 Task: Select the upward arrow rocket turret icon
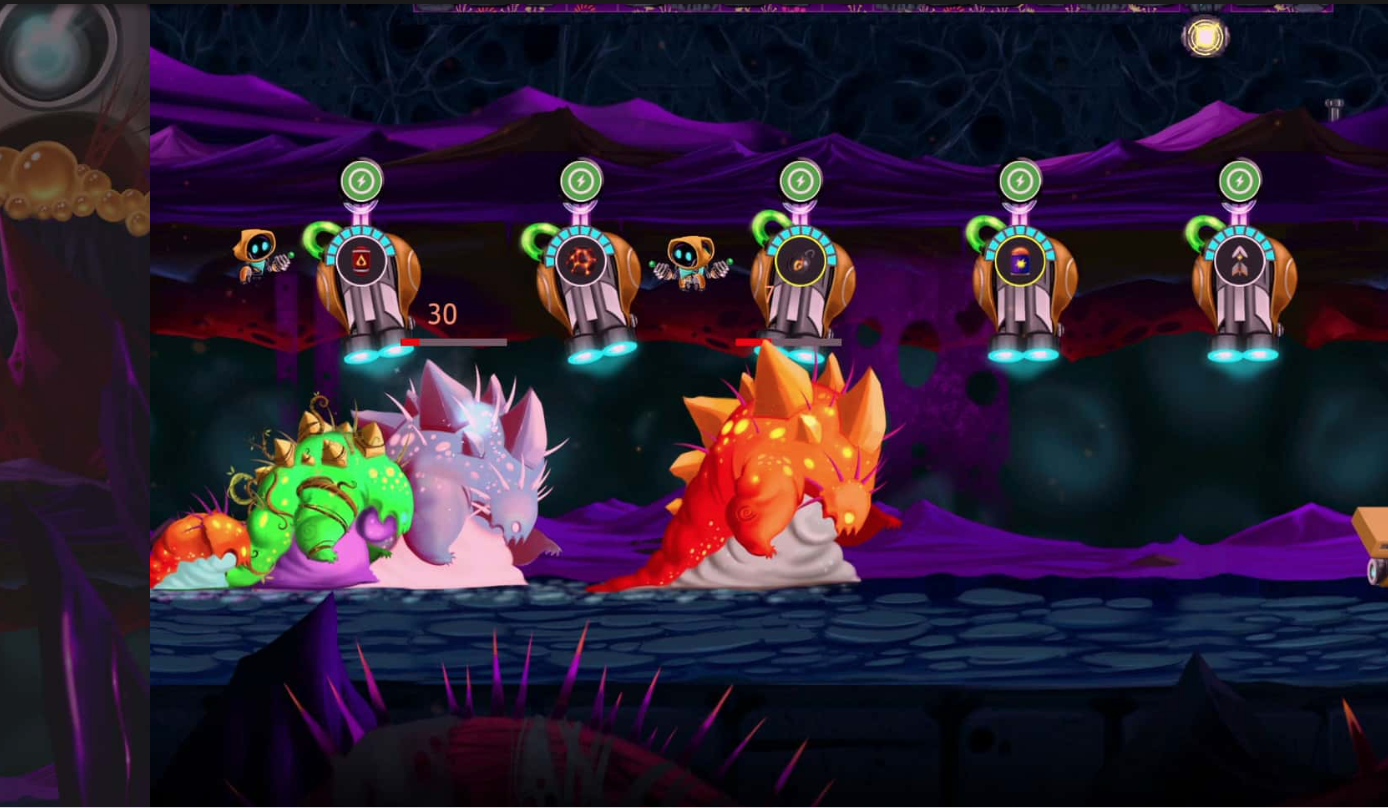pos(1240,262)
